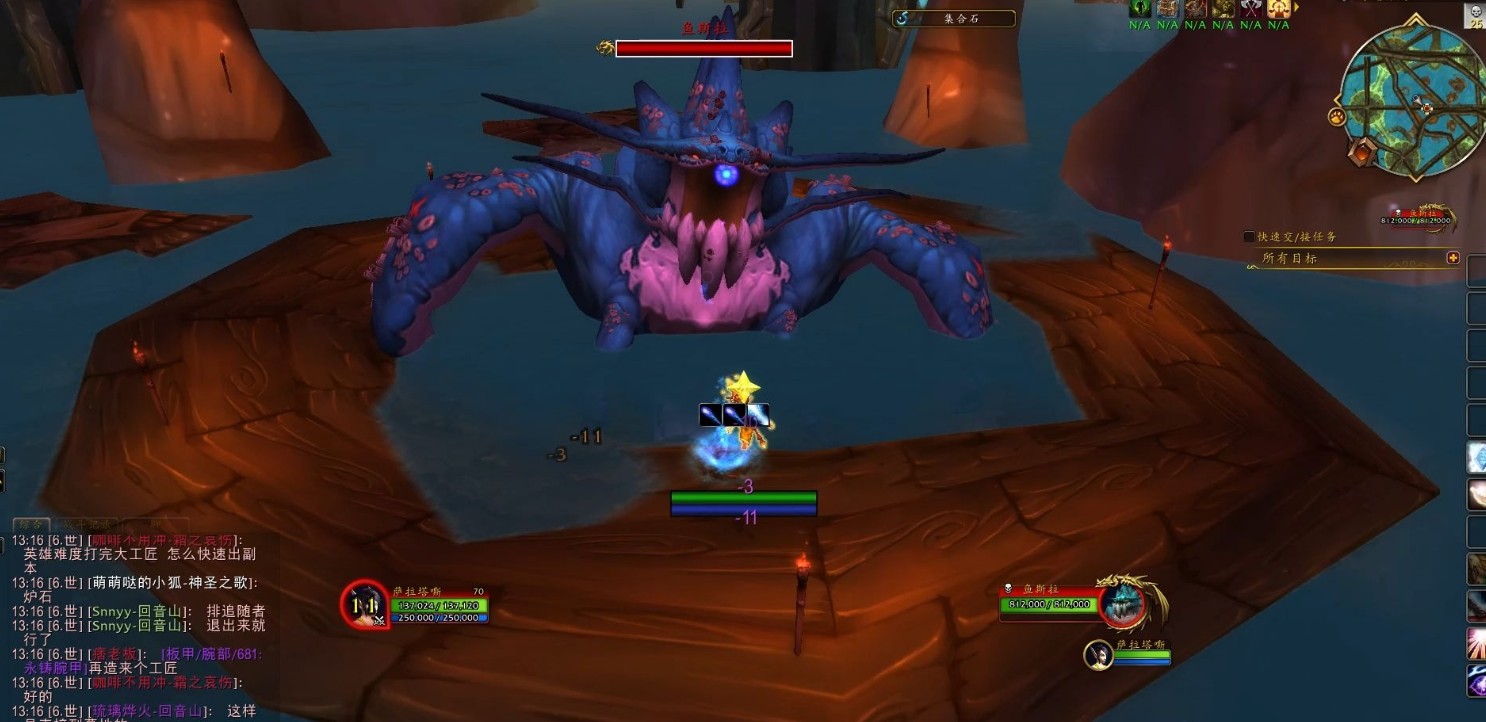The width and height of the screenshot is (1486, 722).
Task: Click the glowing orange figure buff icon
Action: coord(1279,9)
